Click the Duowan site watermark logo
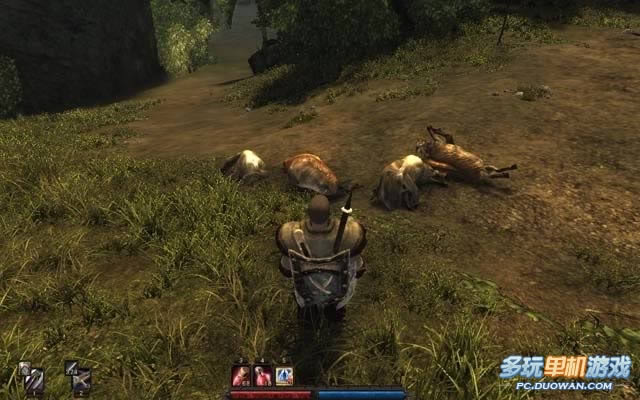The height and width of the screenshot is (400, 640). pyautogui.click(x=566, y=370)
